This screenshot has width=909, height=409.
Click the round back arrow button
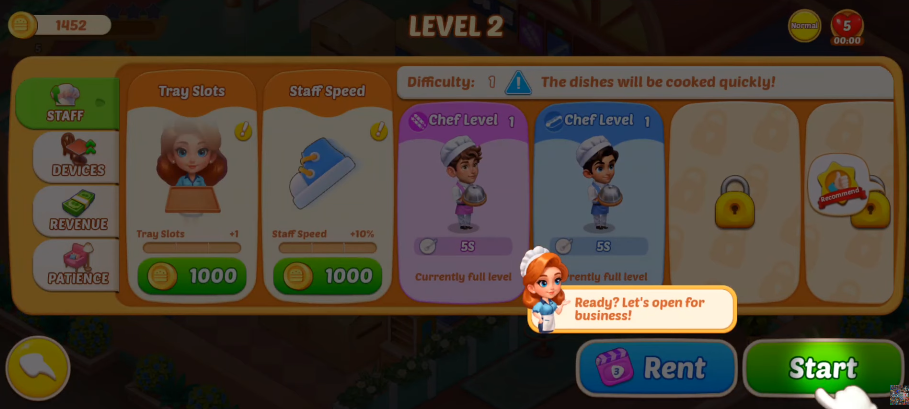pyautogui.click(x=38, y=368)
